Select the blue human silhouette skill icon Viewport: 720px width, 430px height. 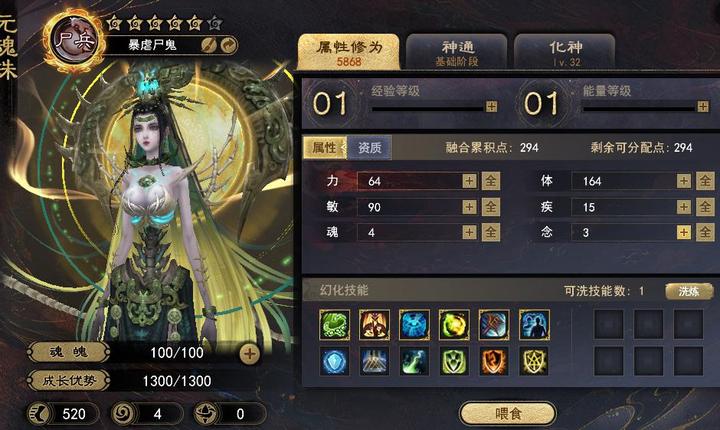pyautogui.click(x=534, y=324)
